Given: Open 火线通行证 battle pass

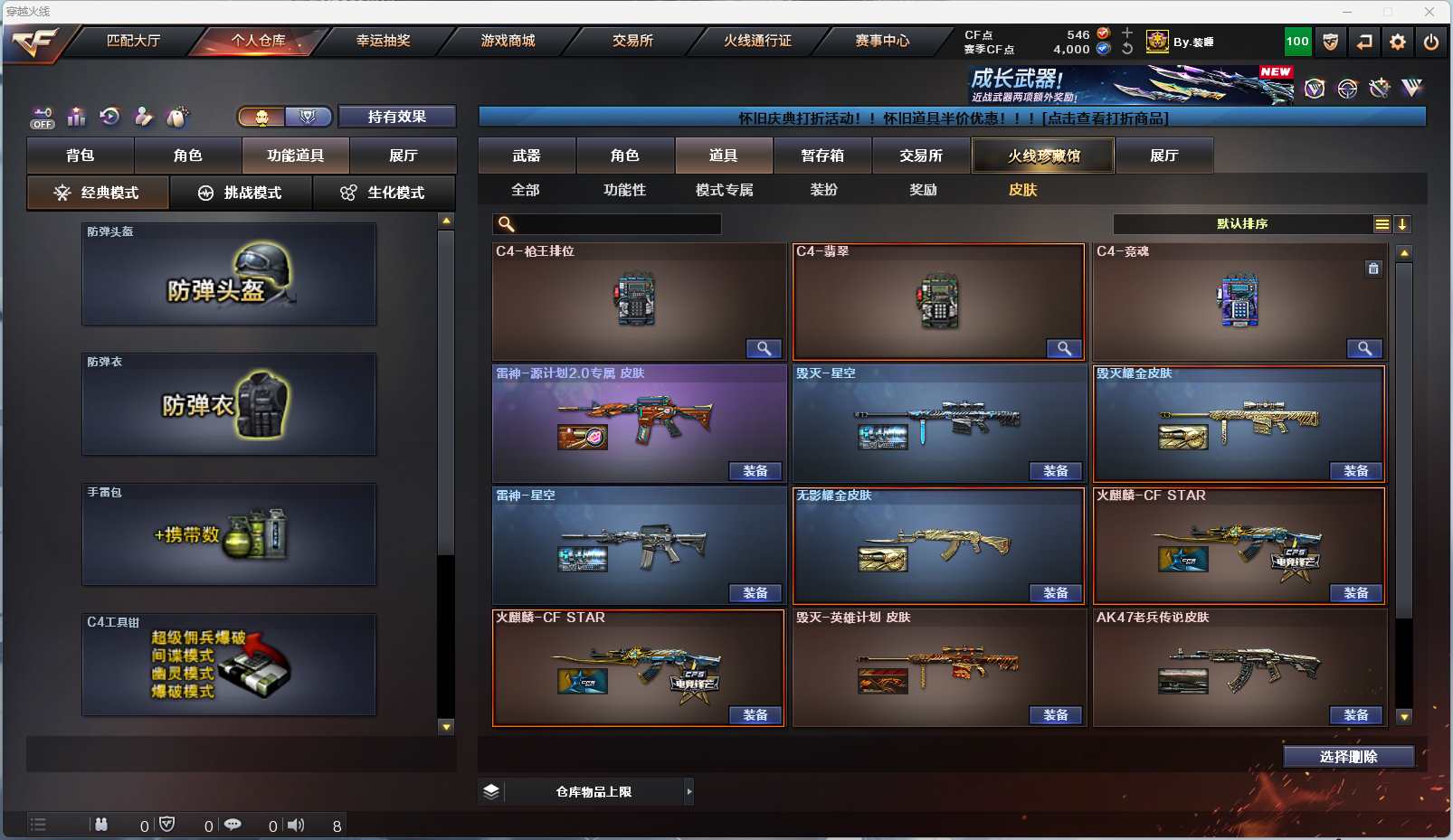Looking at the screenshot, I should point(757,41).
